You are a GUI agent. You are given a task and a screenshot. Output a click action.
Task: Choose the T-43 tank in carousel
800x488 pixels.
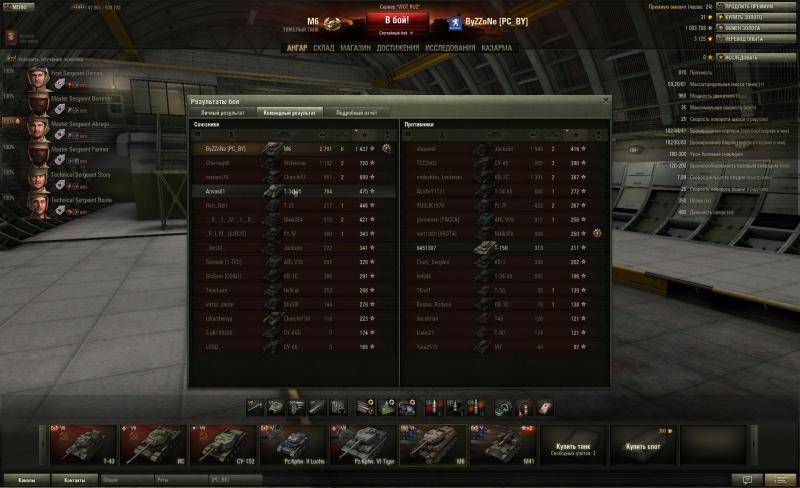tap(82, 446)
